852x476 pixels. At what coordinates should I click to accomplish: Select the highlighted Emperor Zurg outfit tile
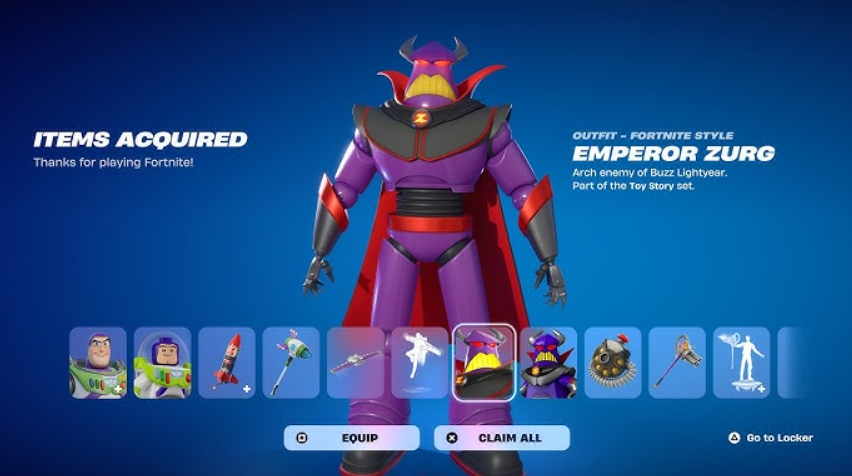pyautogui.click(x=484, y=363)
